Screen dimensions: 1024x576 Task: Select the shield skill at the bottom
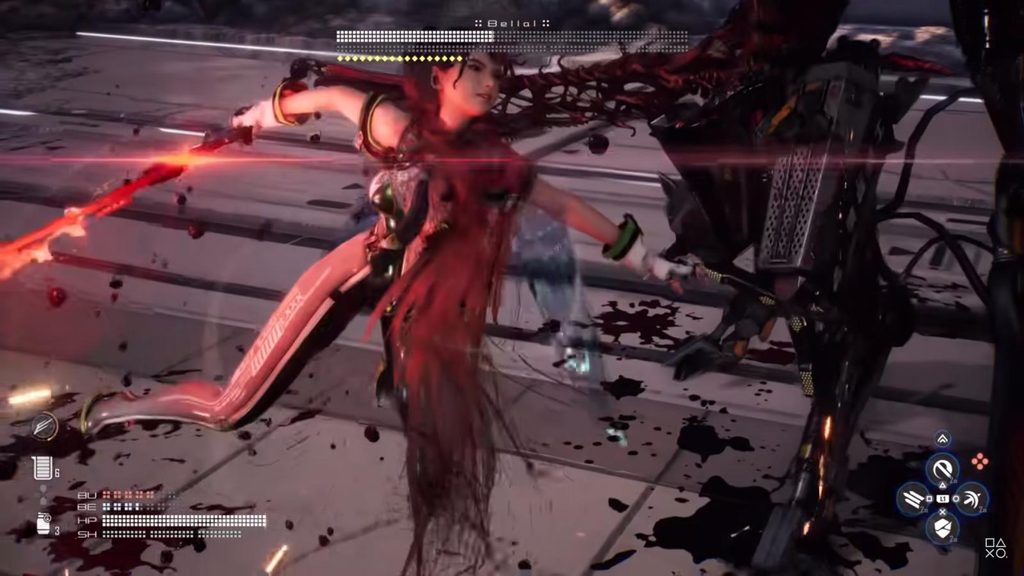tap(941, 527)
